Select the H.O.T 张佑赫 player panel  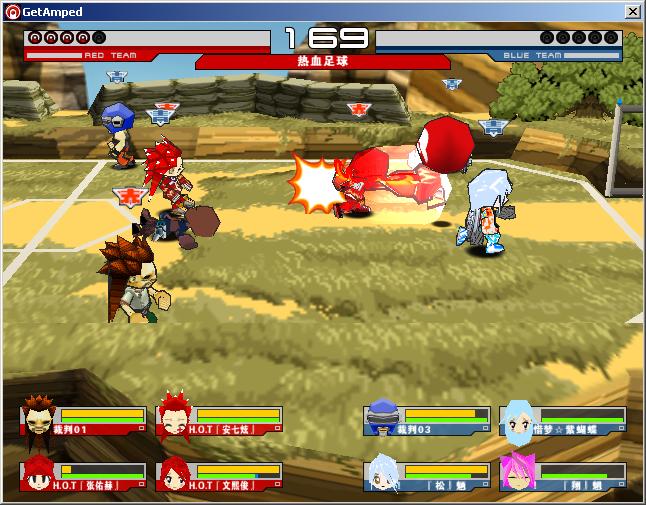tap(84, 476)
